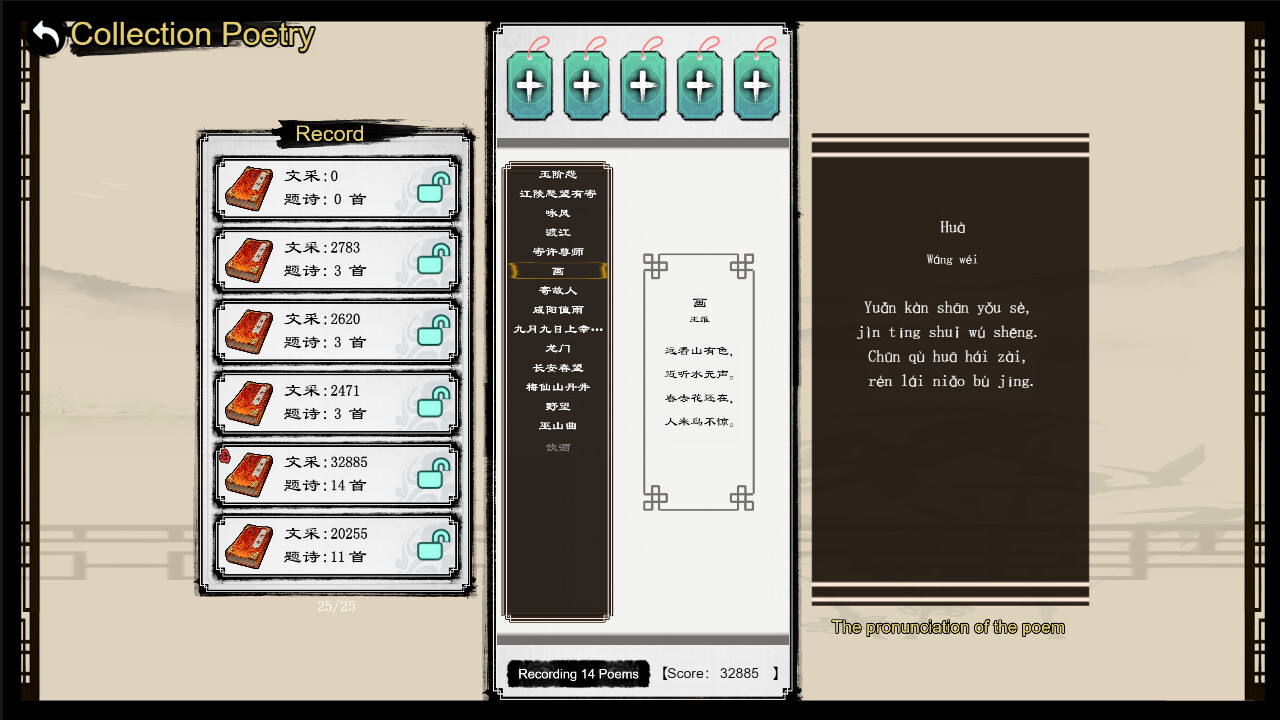Click the Recording 14 Poems button

tap(578, 673)
